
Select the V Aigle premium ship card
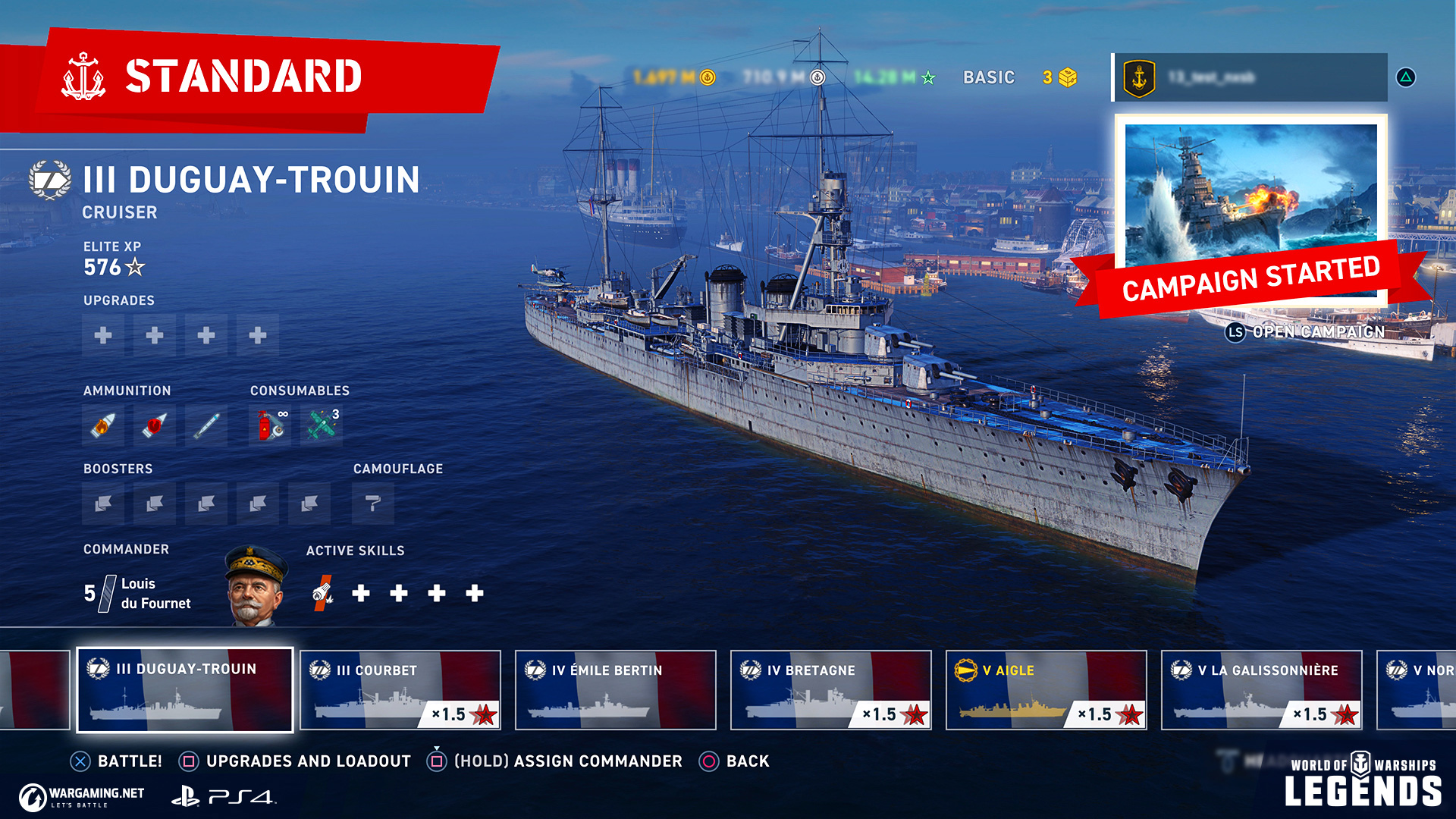click(x=1046, y=690)
